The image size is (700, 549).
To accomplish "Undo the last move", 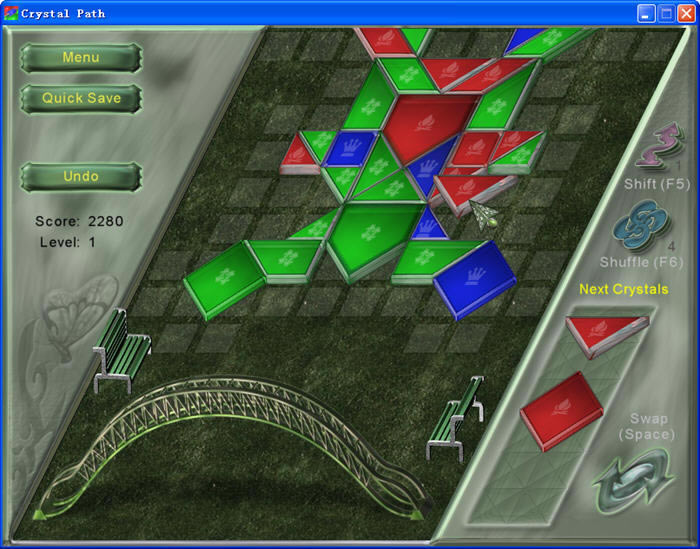I will point(81,177).
